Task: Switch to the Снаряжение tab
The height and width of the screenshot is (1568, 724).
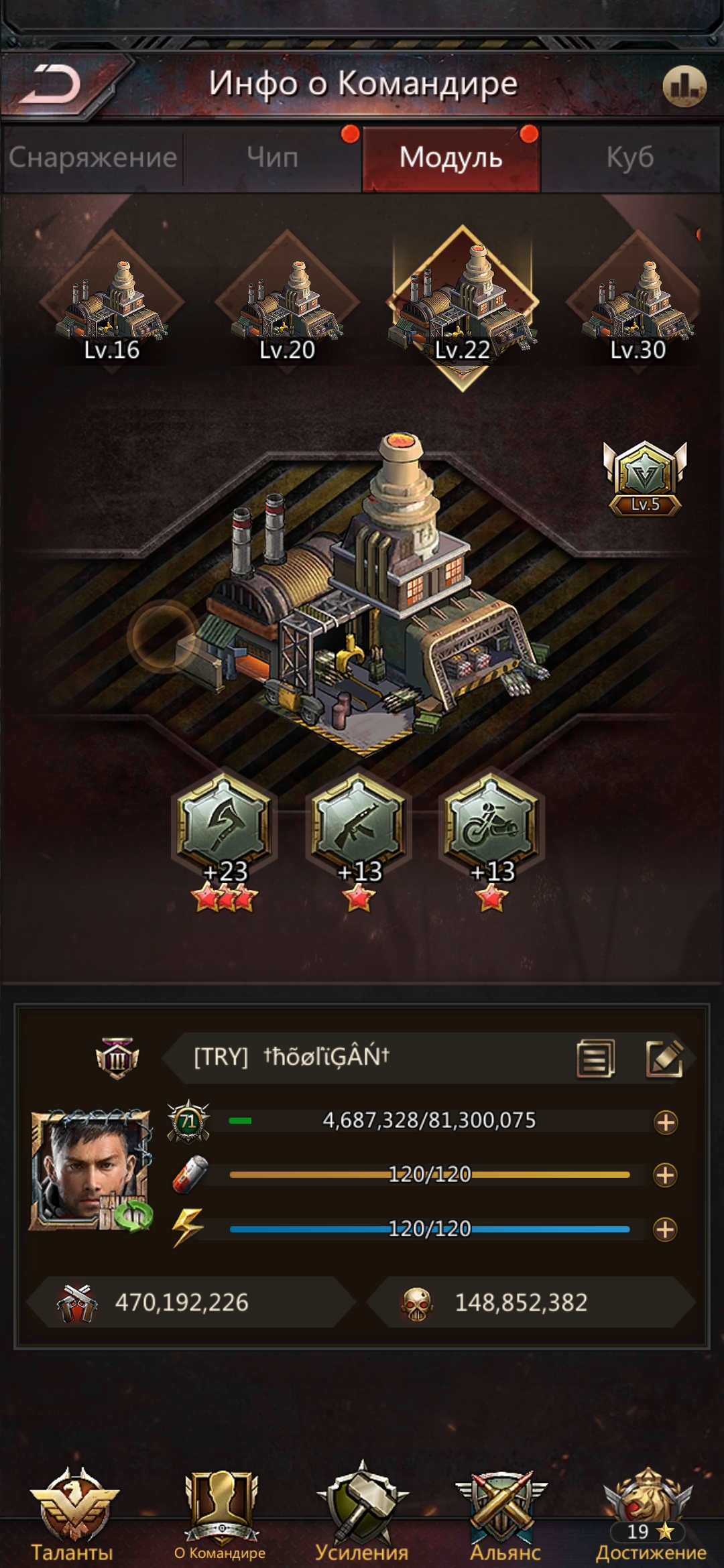Action: [93, 158]
